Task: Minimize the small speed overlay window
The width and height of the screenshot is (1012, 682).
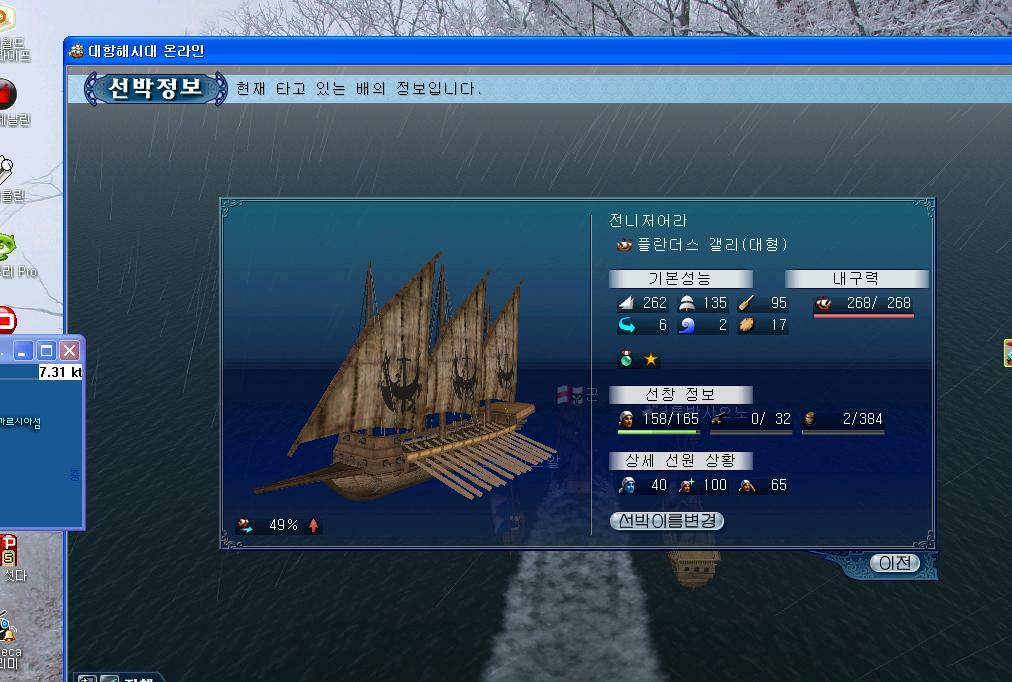Action: click(22, 350)
